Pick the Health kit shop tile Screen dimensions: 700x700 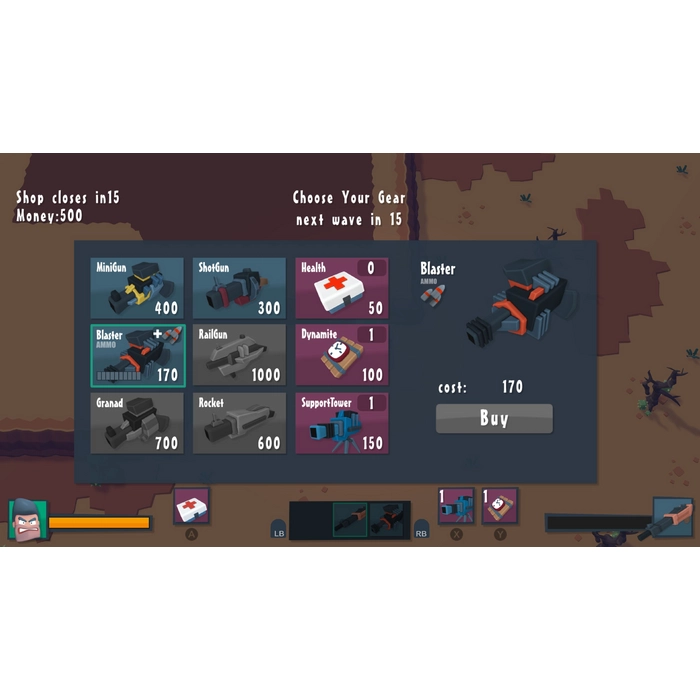pyautogui.click(x=341, y=288)
